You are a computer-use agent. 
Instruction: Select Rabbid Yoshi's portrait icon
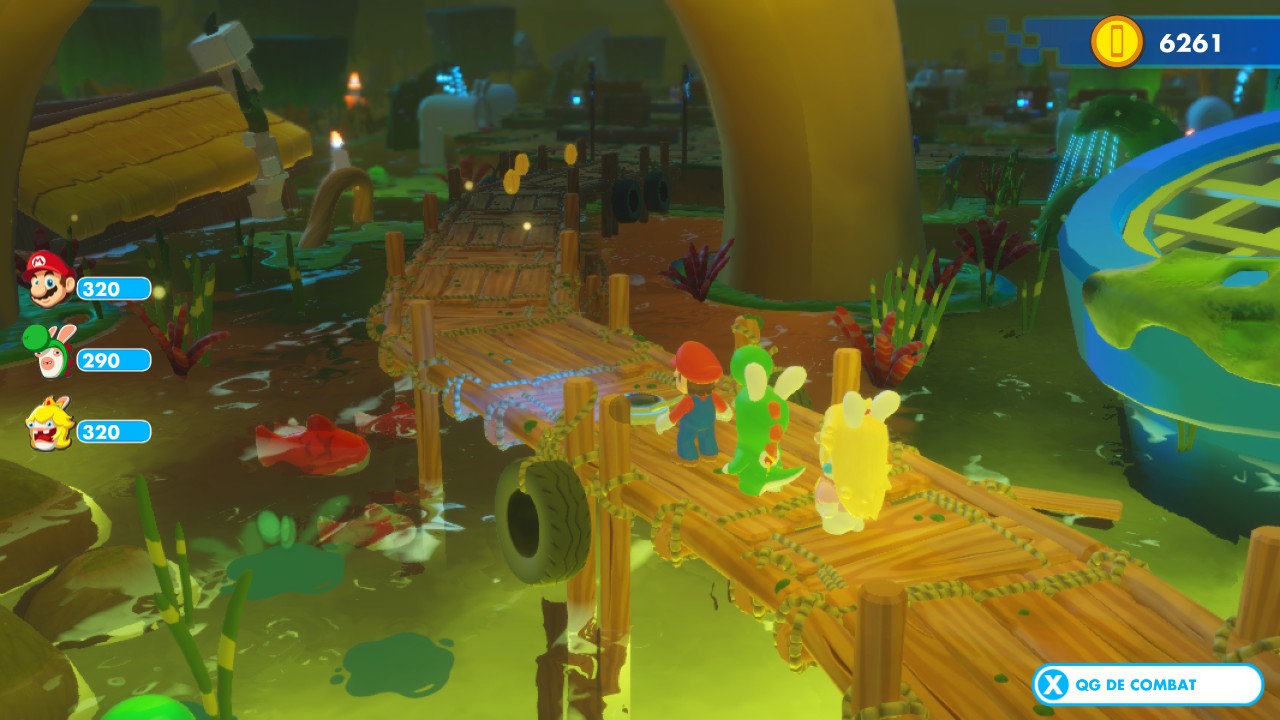tap(46, 352)
